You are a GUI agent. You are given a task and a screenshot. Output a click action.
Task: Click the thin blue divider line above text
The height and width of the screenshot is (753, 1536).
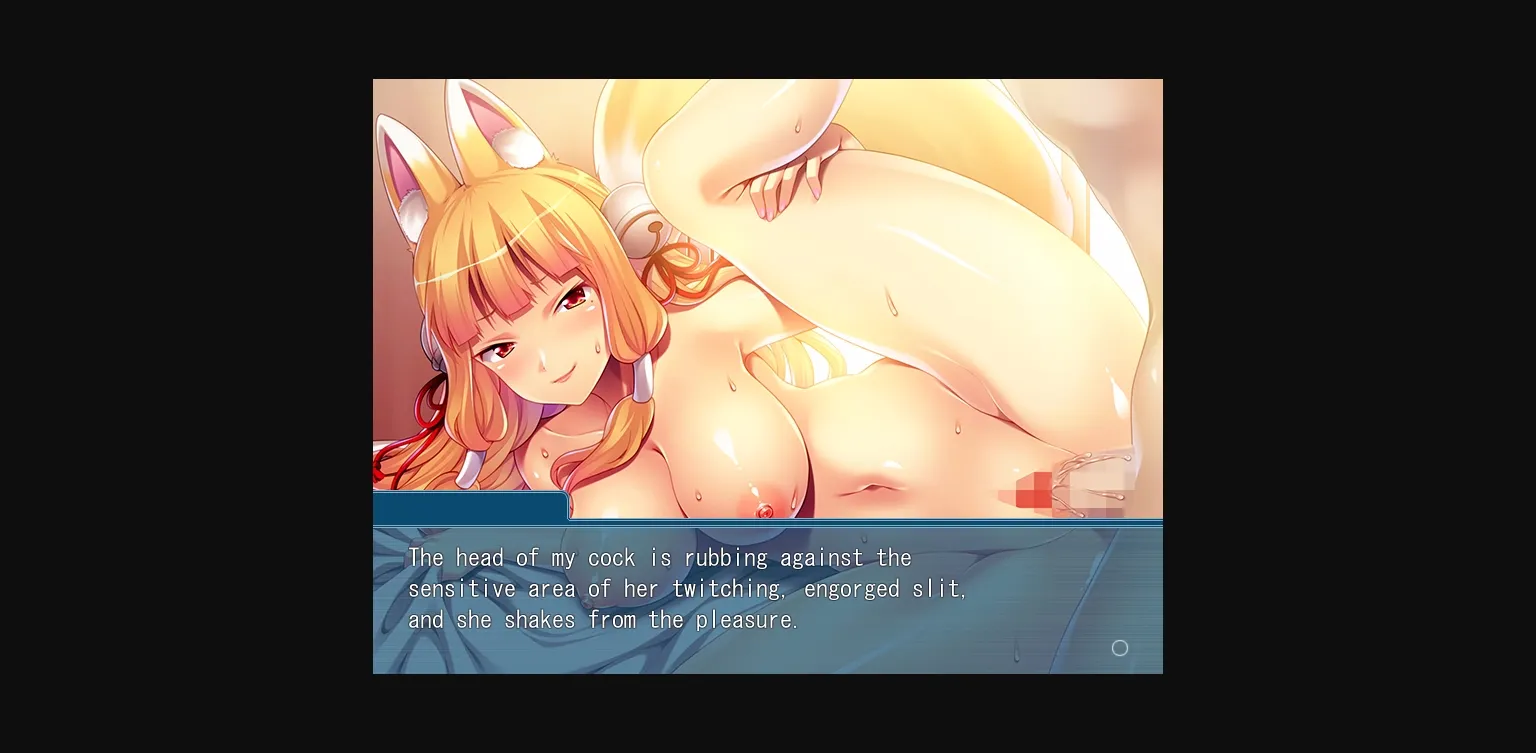pyautogui.click(x=767, y=523)
